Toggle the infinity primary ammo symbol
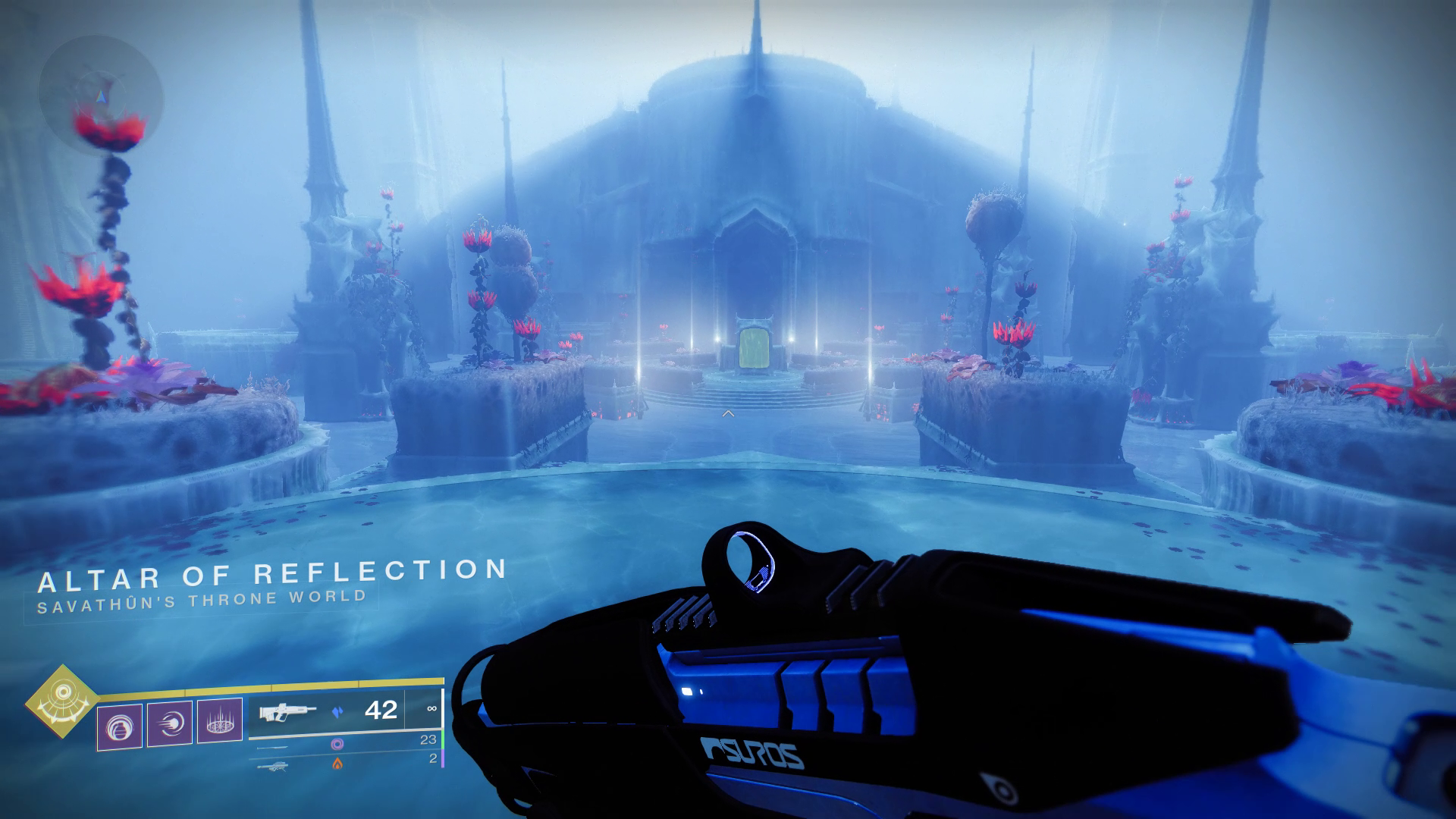 [x=431, y=710]
